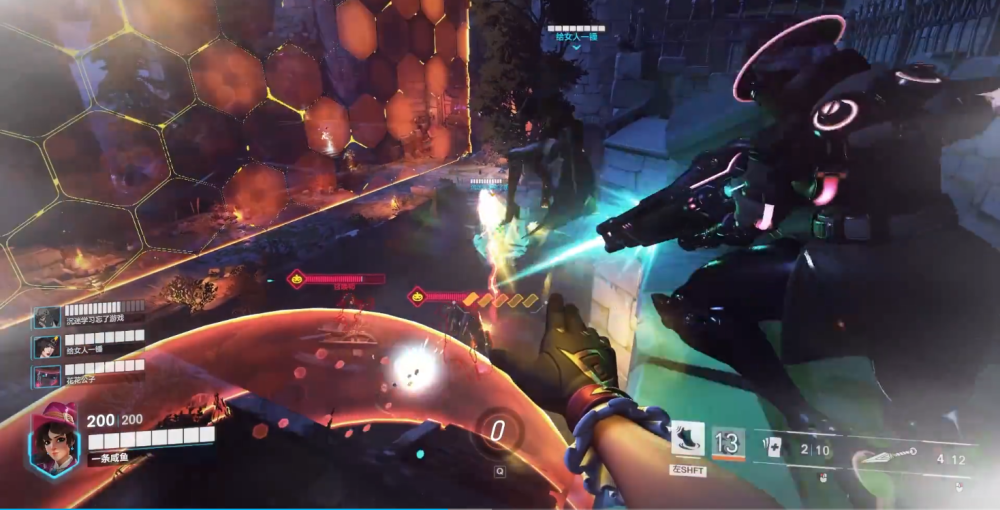Screen dimensions: 1000x510
Task: Select the ability showing the 13 cooldown
Action: [728, 440]
